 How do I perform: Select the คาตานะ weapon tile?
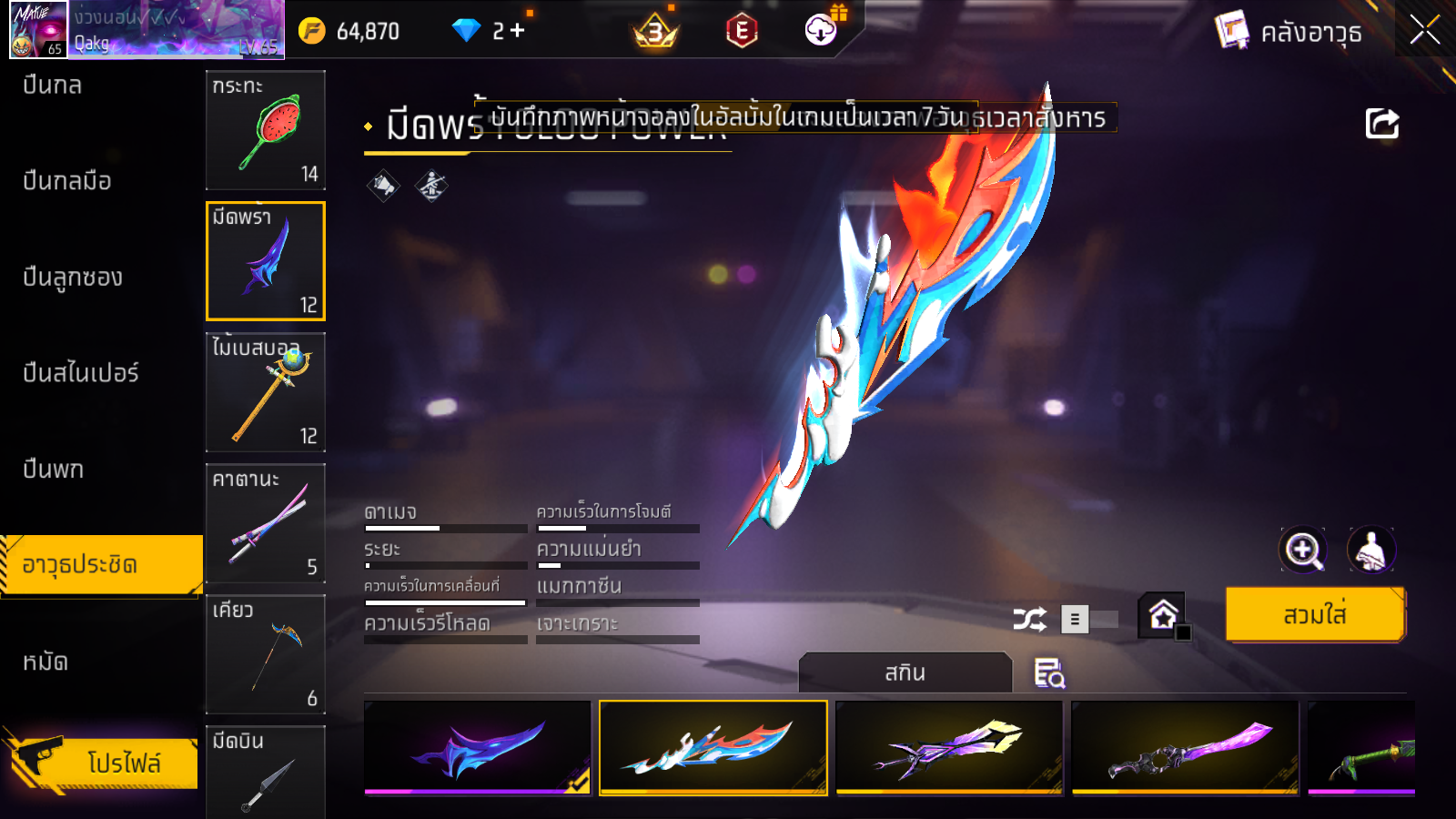pos(266,523)
